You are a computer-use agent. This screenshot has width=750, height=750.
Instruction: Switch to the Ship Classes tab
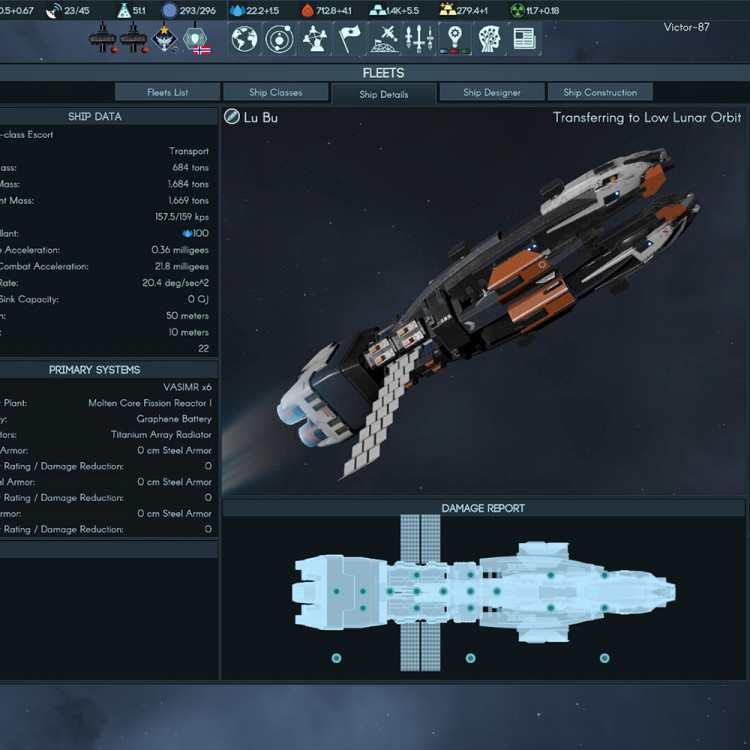click(276, 92)
